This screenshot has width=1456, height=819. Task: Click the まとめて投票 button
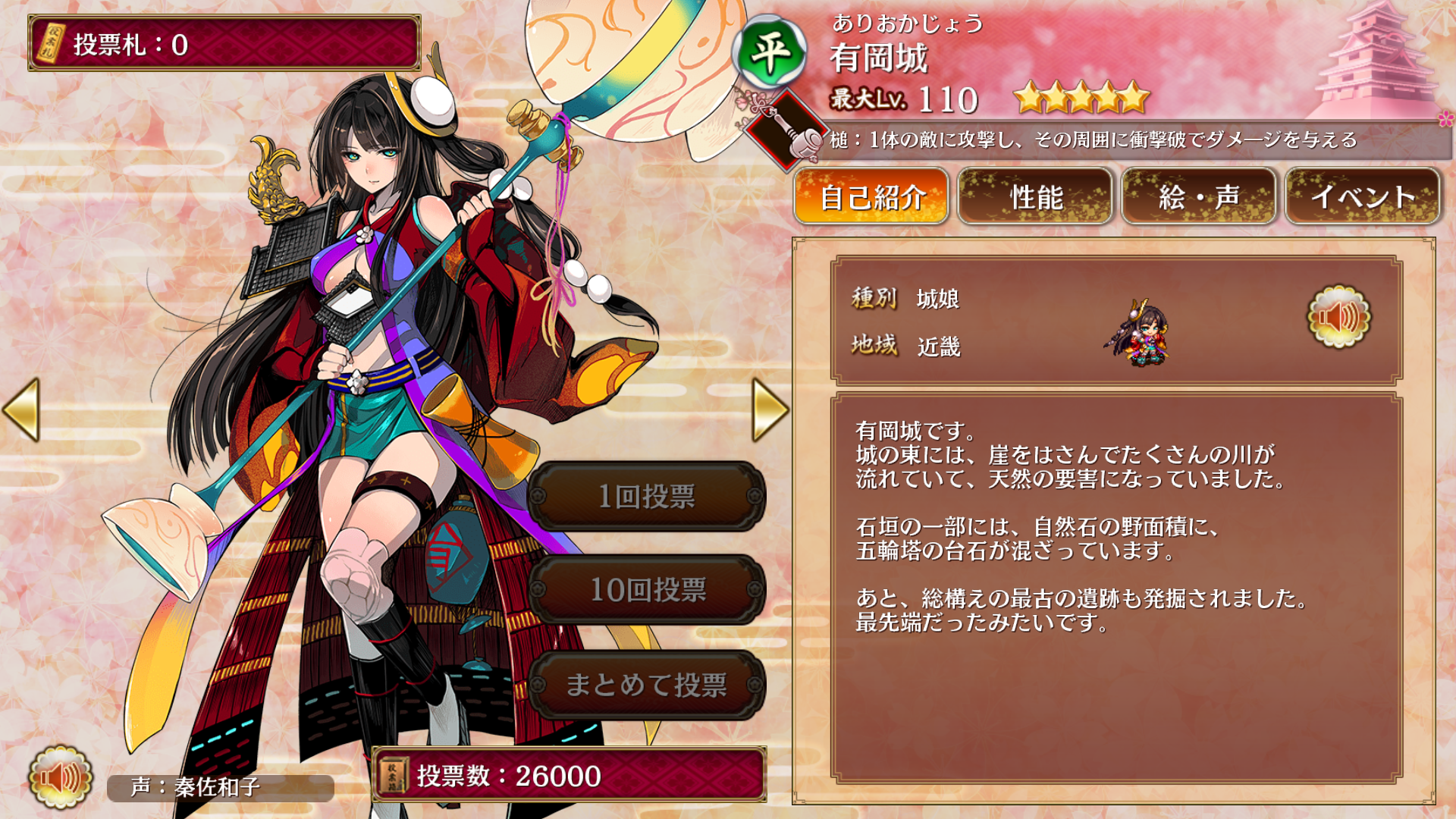647,685
